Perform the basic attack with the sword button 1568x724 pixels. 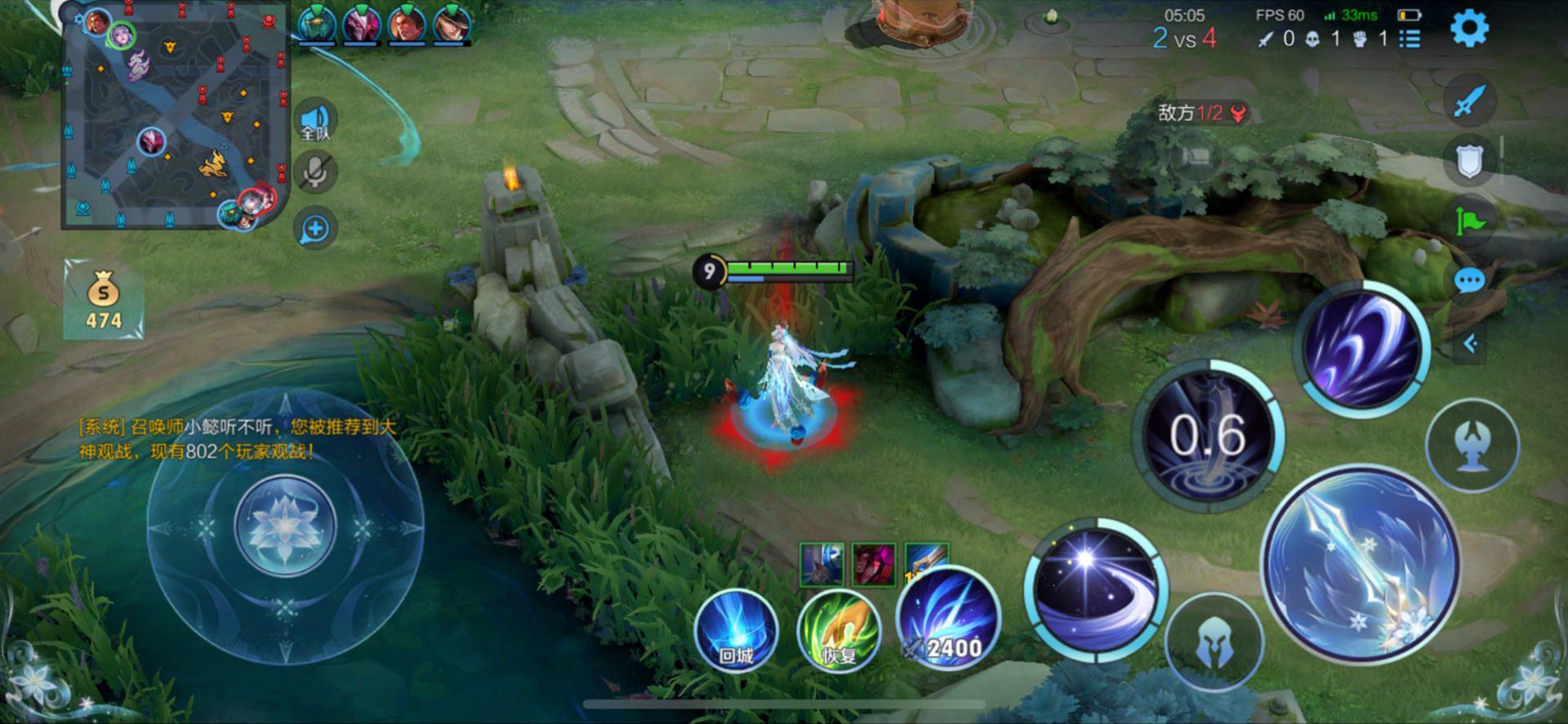pyautogui.click(x=1360, y=565)
